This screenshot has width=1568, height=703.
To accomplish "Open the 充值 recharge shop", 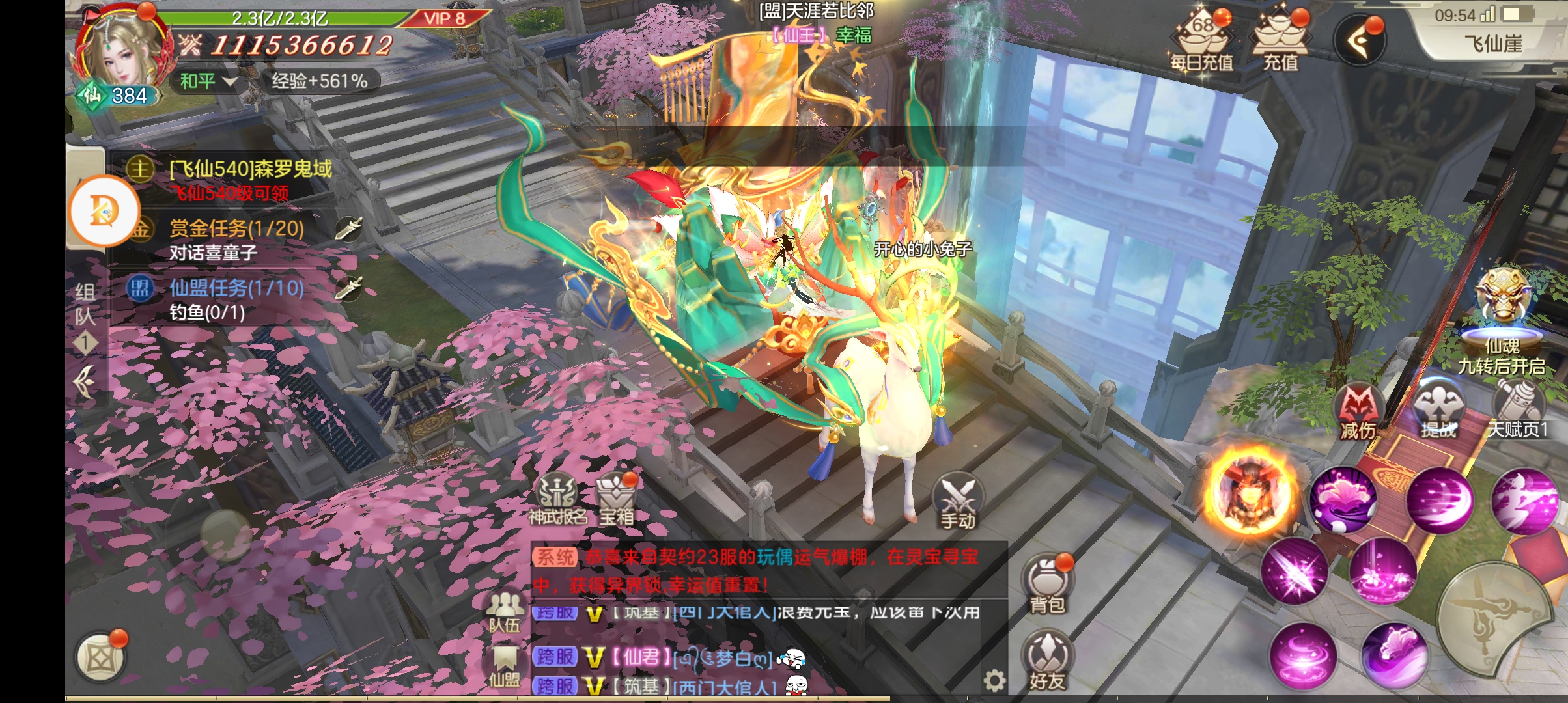I will coord(1281,40).
